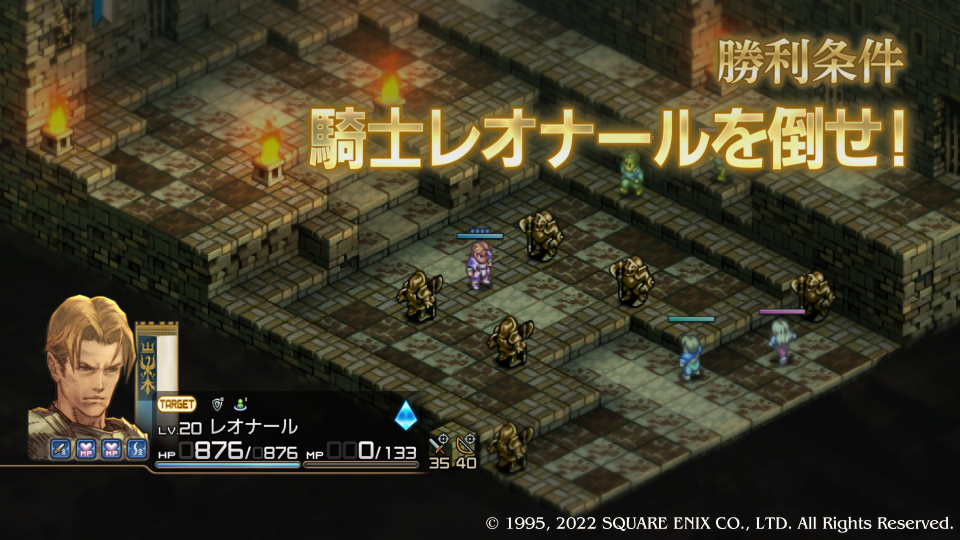Viewport: 960px width, 540px height.
Task: Inspect the green figure status icon
Action: tap(242, 405)
